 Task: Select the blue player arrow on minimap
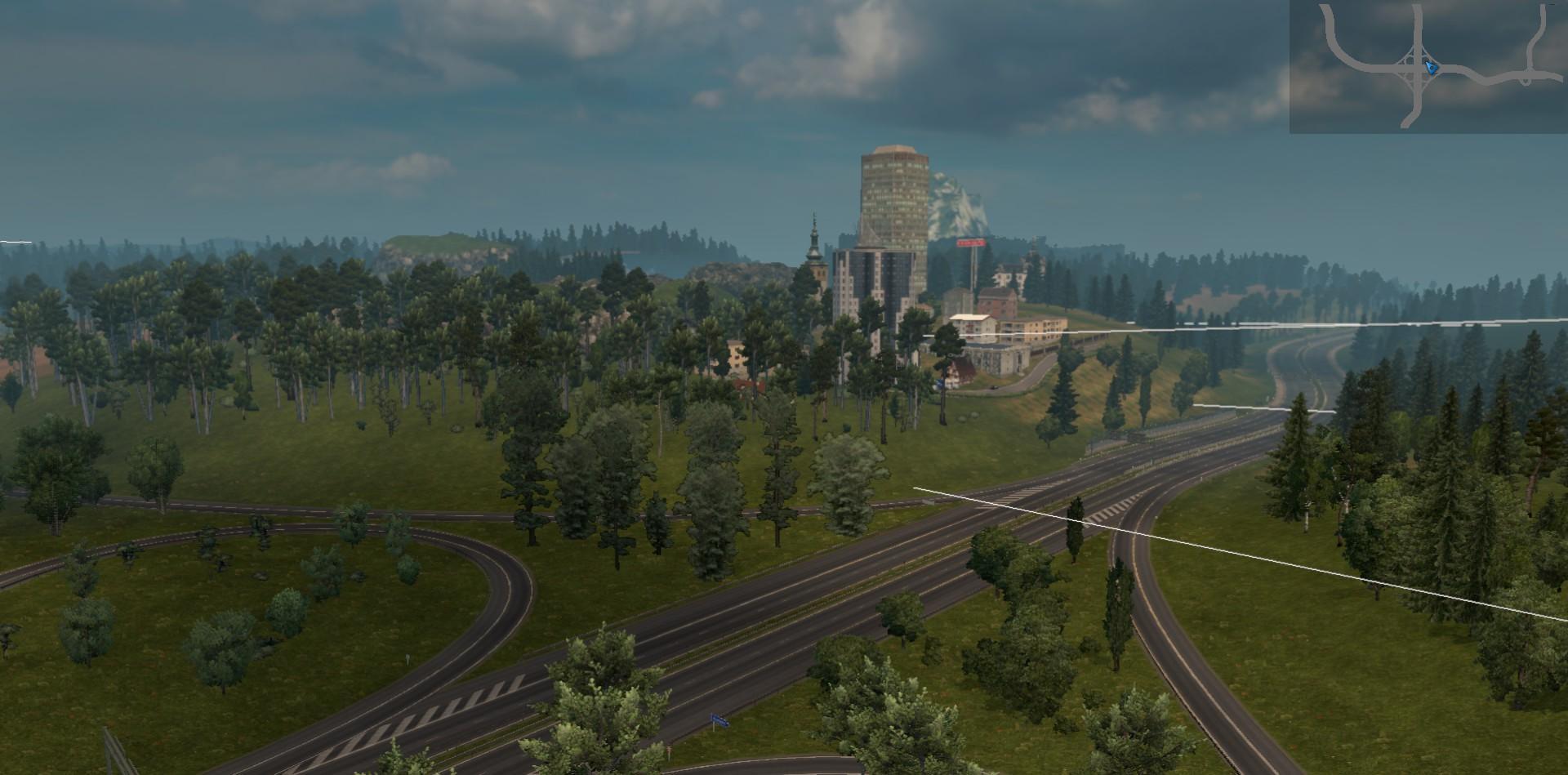[1431, 67]
